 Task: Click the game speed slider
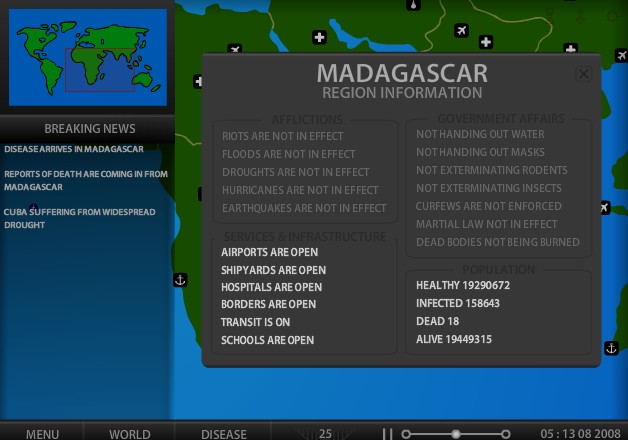point(456,434)
